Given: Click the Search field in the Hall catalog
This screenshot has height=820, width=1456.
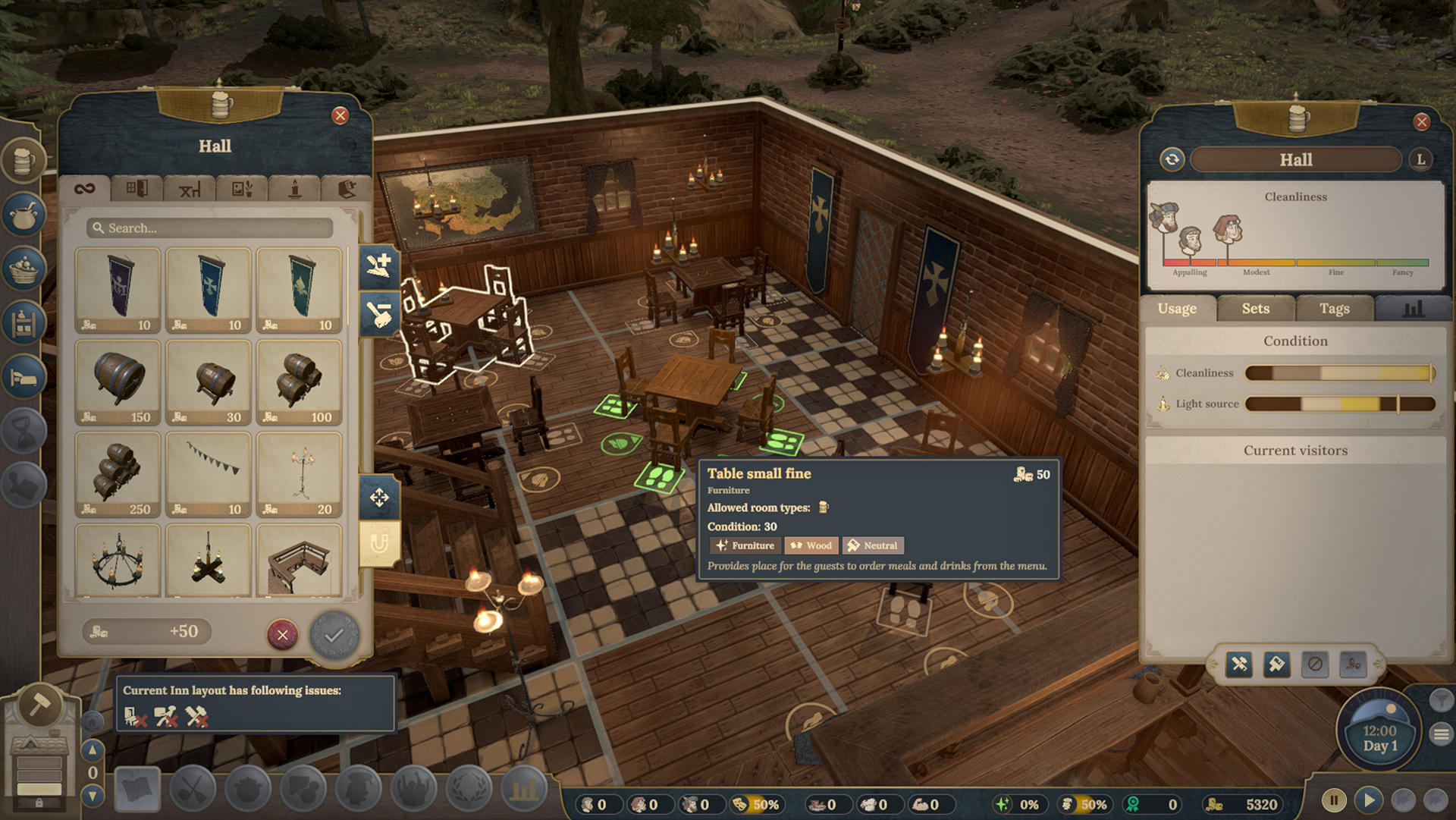Looking at the screenshot, I should (x=211, y=228).
